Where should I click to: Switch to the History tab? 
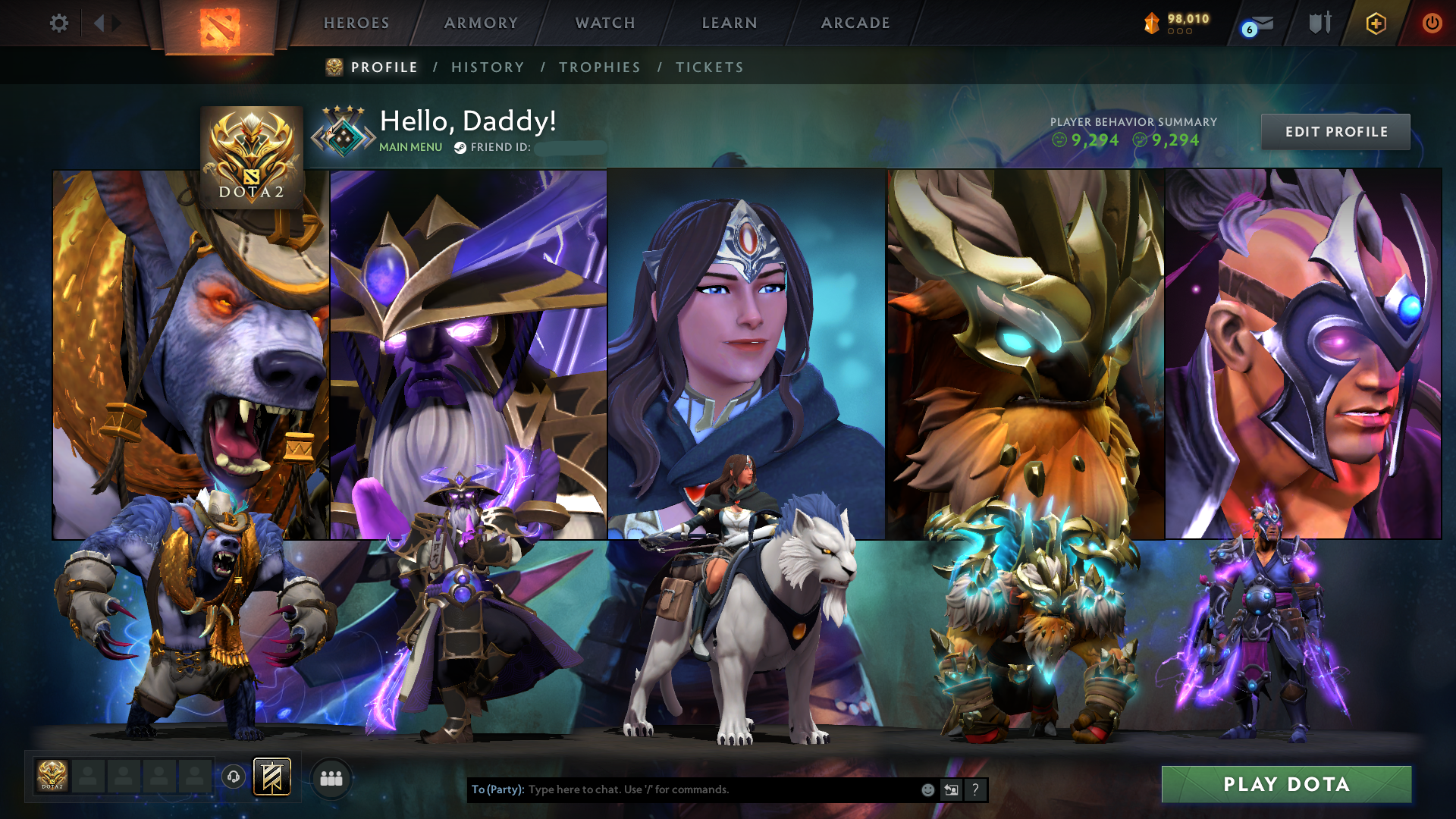click(x=488, y=67)
